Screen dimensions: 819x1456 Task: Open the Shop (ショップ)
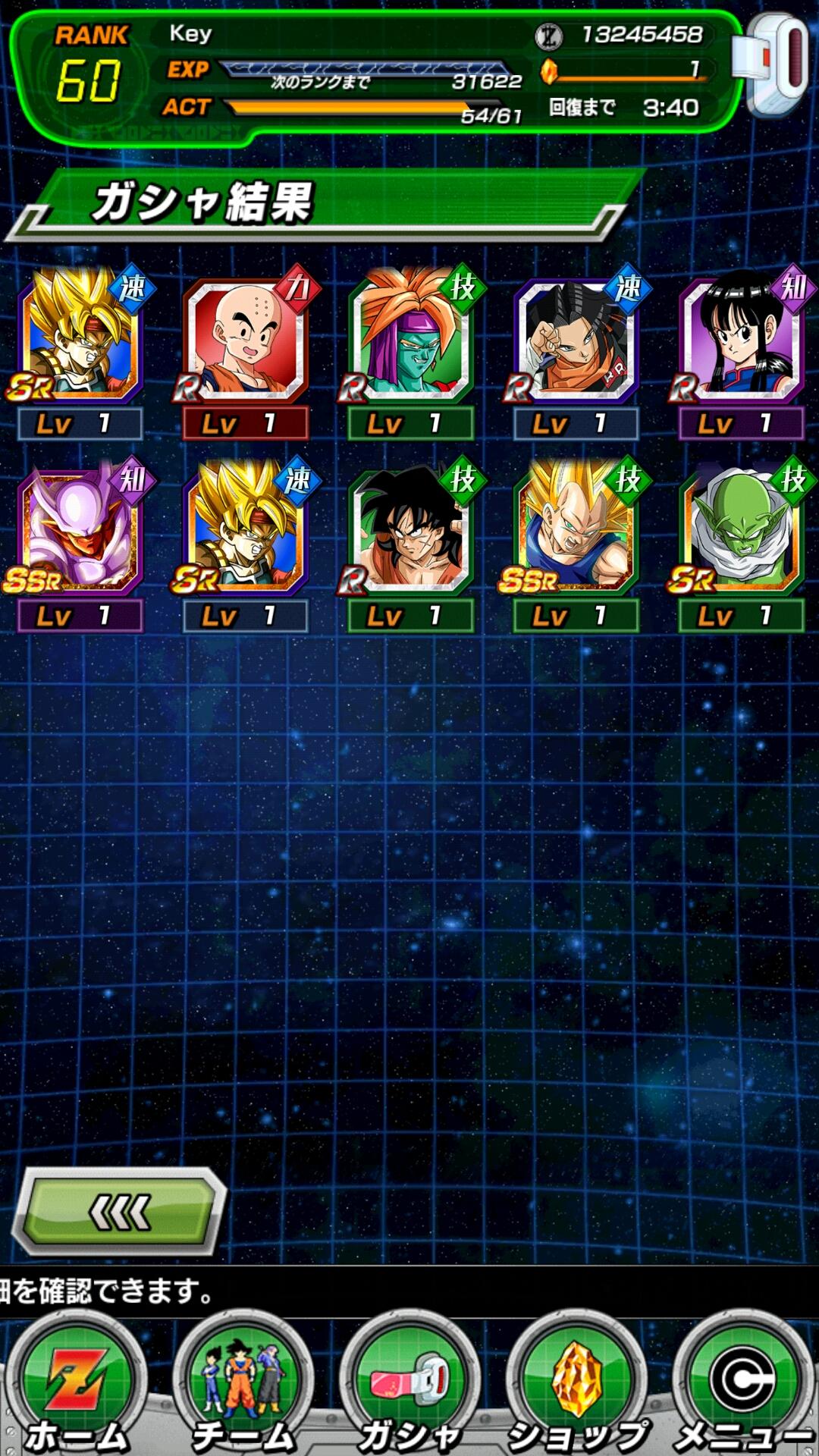coord(576,1388)
